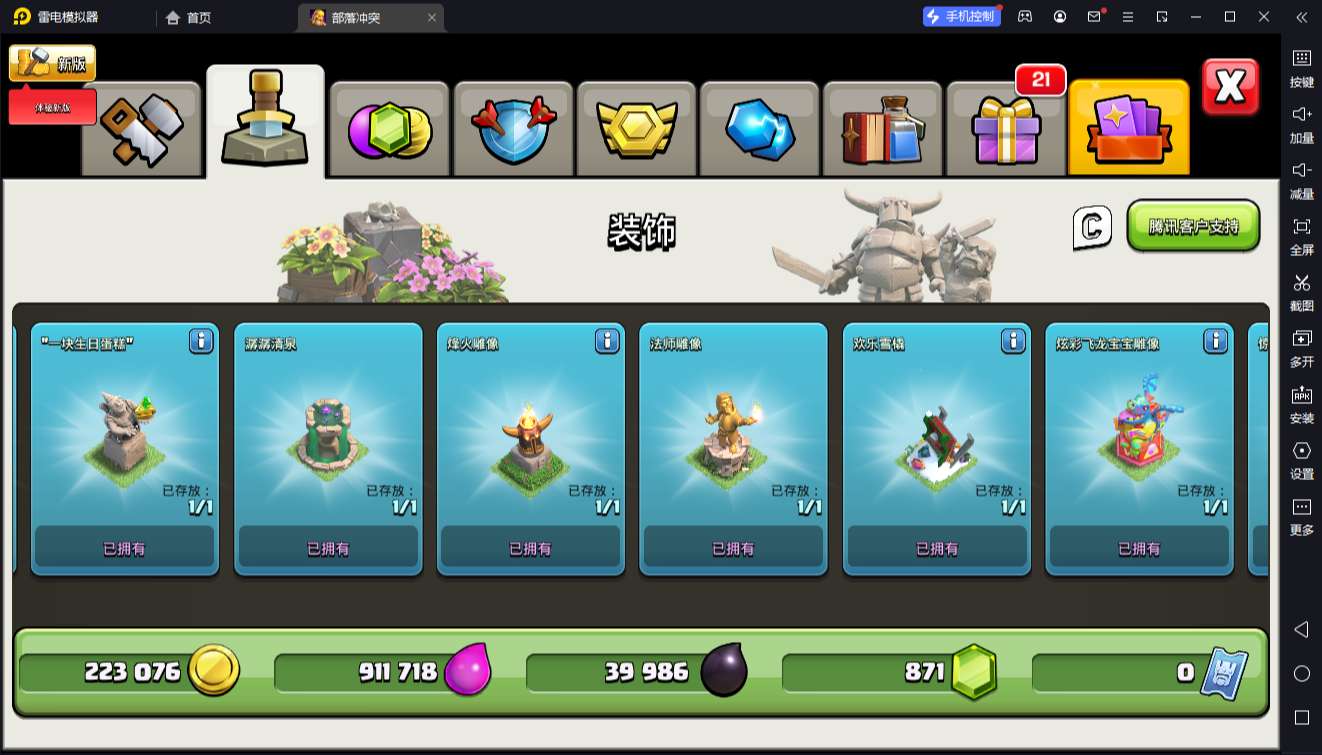Screen dimensions: 1322x755
Task: Open the book and potion tab
Action: point(883,130)
